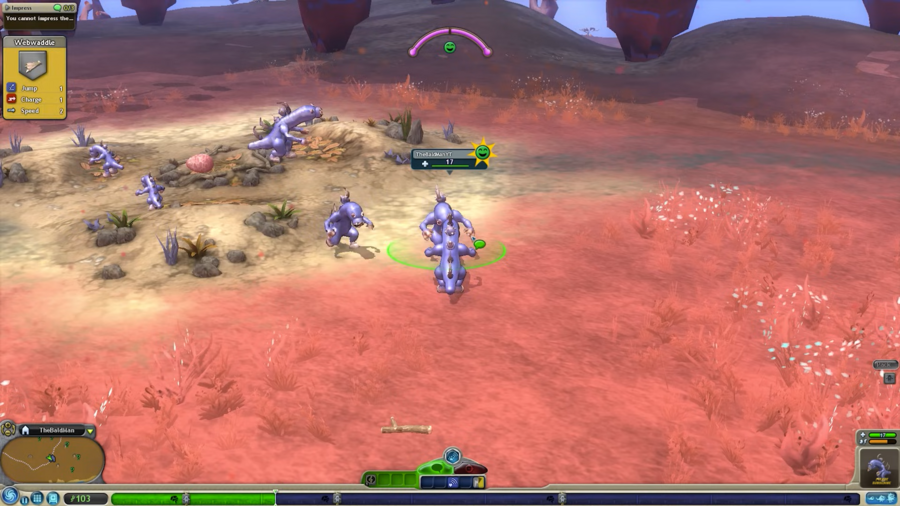Click the hexagonal icon above the ability bar
The image size is (900, 506).
[452, 457]
